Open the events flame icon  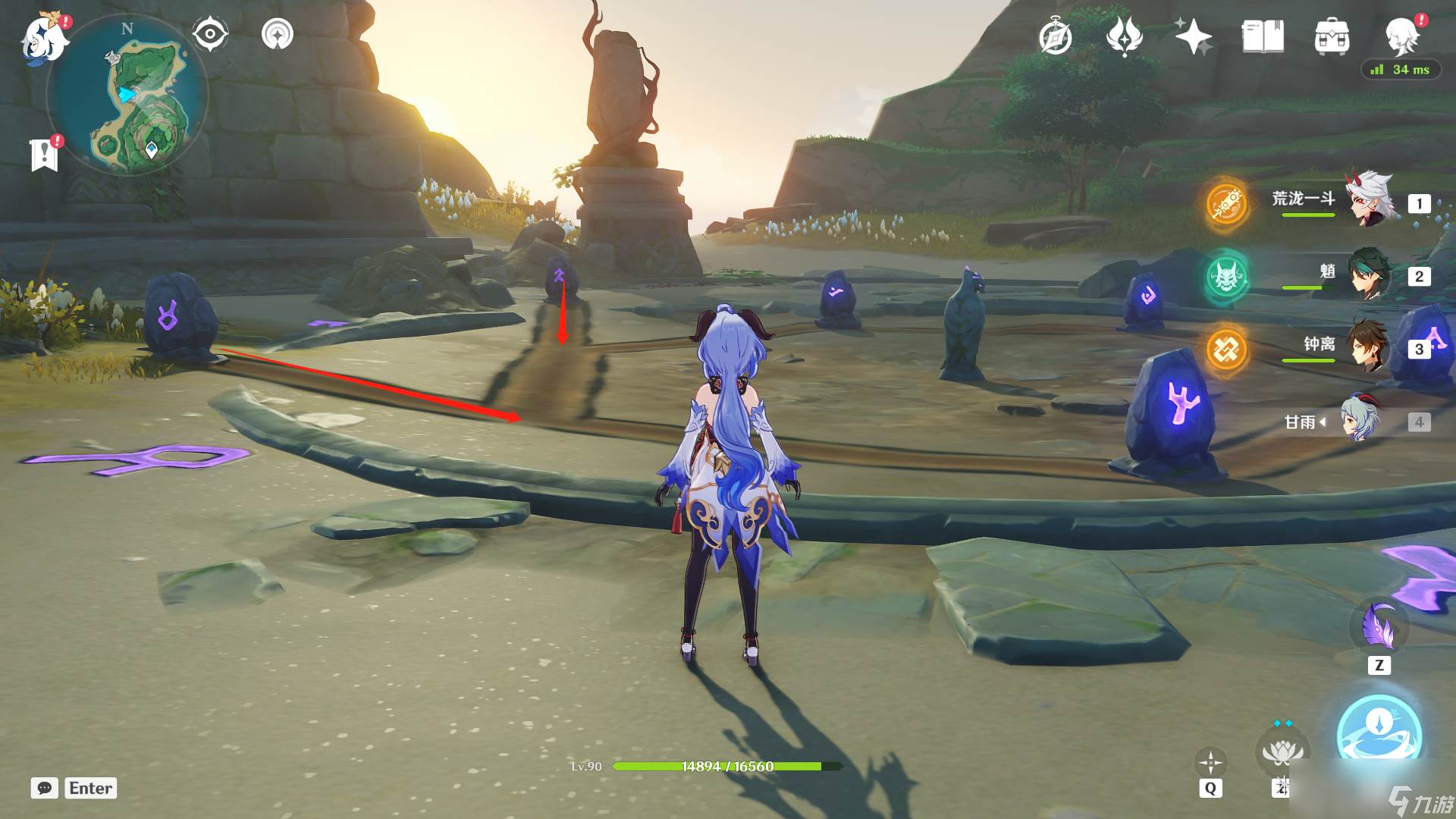[x=1124, y=36]
